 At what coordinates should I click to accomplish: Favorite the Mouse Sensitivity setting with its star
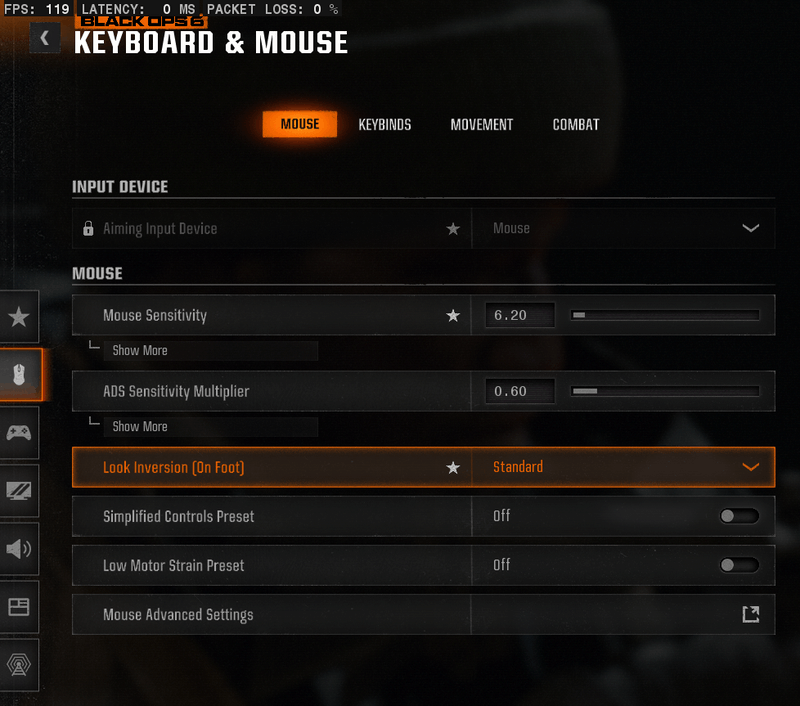pyautogui.click(x=453, y=316)
